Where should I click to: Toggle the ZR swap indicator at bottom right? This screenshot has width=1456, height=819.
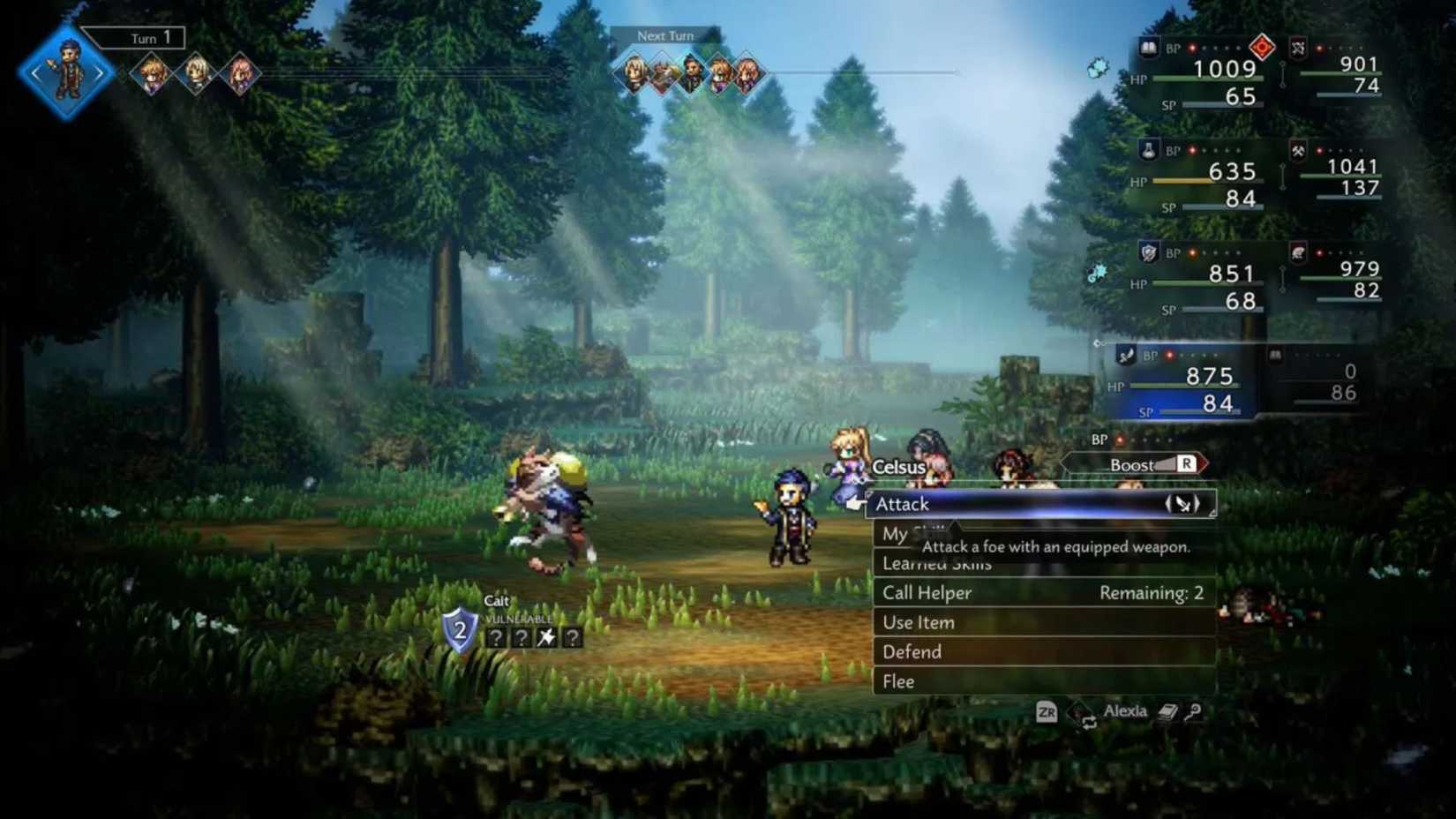pyautogui.click(x=1047, y=711)
